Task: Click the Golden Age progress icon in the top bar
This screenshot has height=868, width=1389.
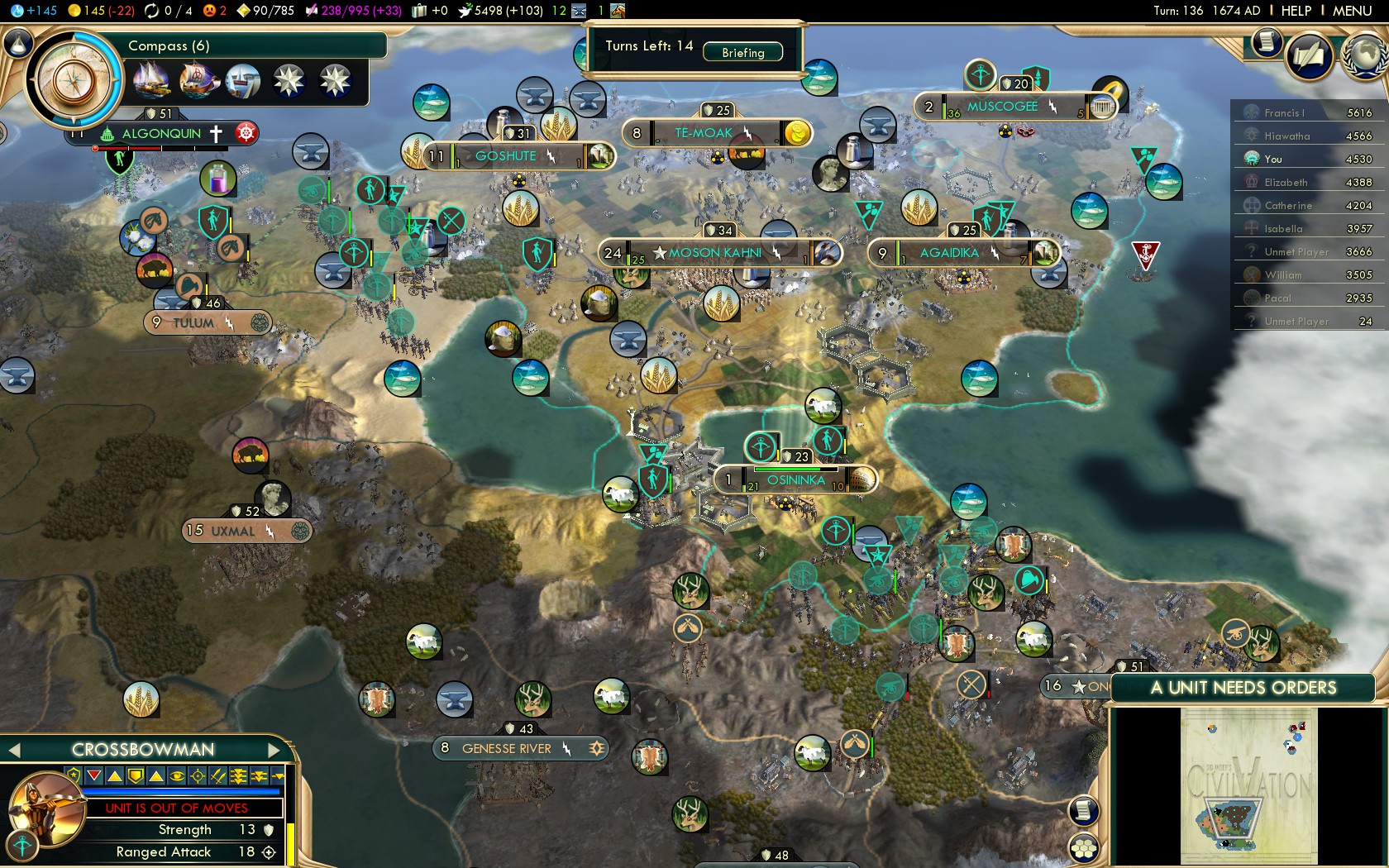Action: click(x=150, y=11)
